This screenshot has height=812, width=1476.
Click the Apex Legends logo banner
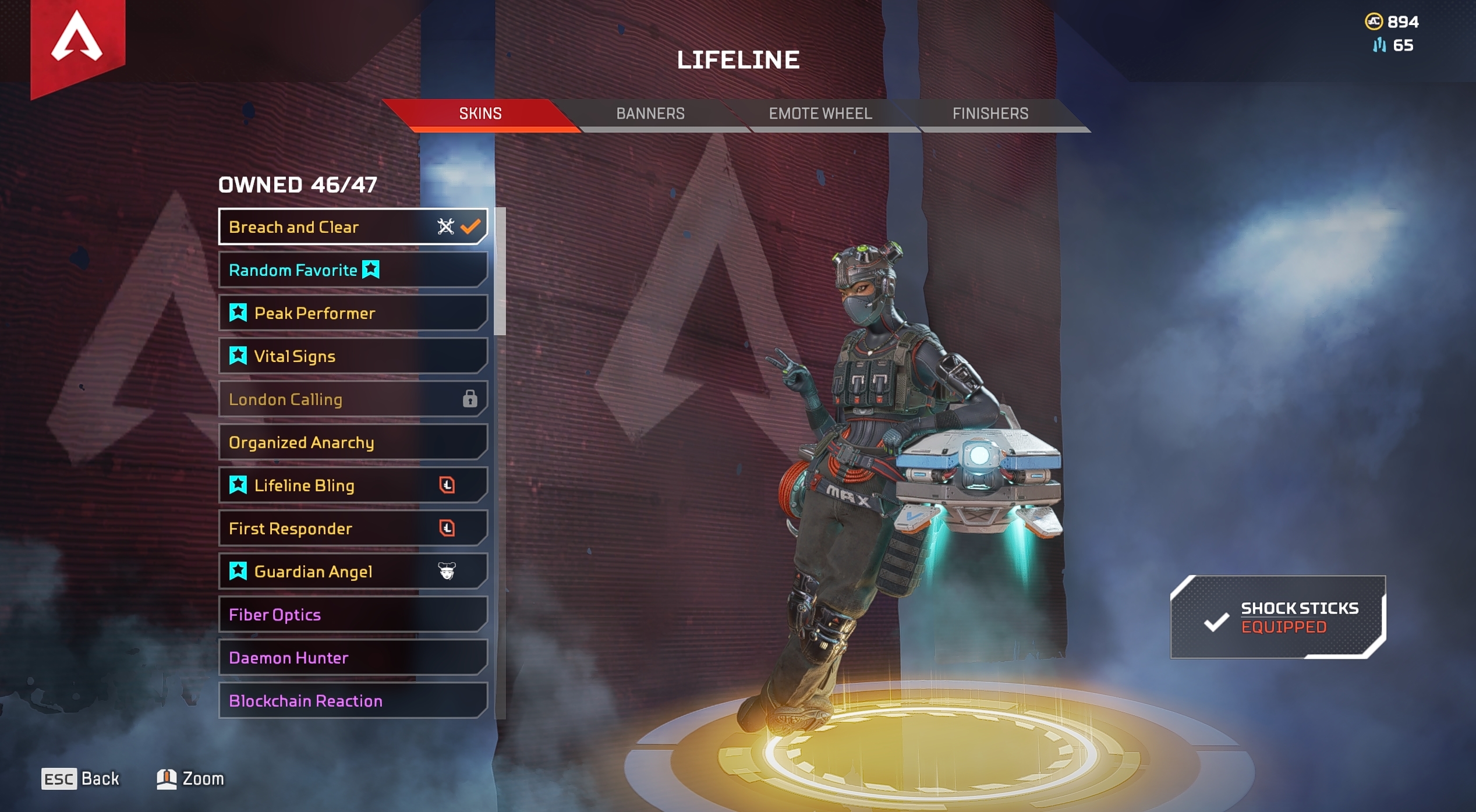click(x=77, y=41)
